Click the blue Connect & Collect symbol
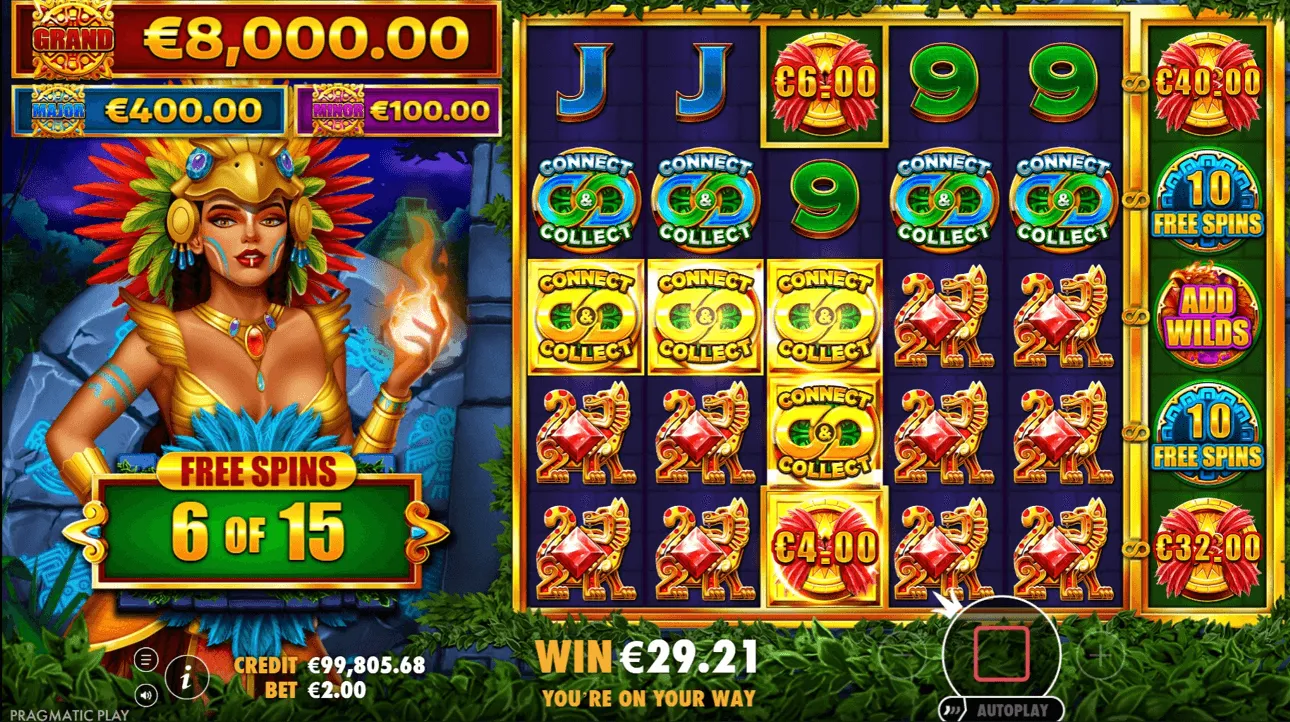Viewport: 1290px width, 722px height. (x=586, y=198)
